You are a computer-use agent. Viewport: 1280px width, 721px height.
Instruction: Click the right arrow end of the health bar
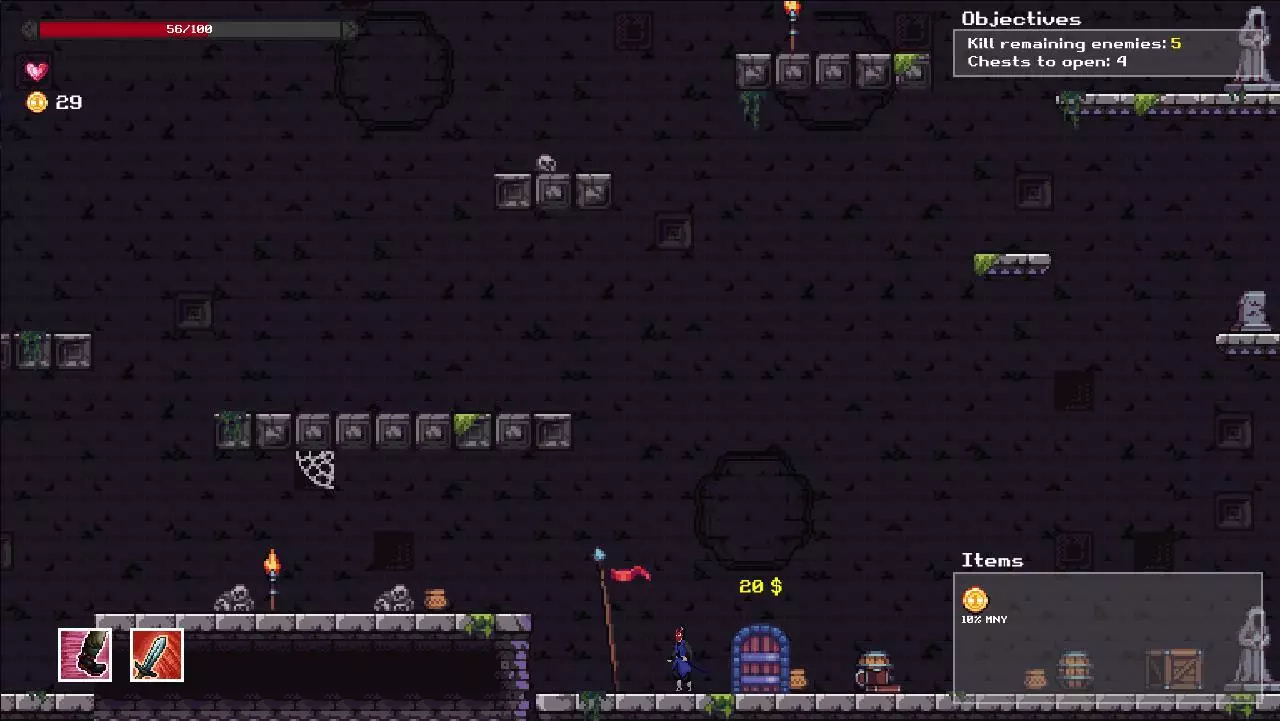pyautogui.click(x=350, y=29)
